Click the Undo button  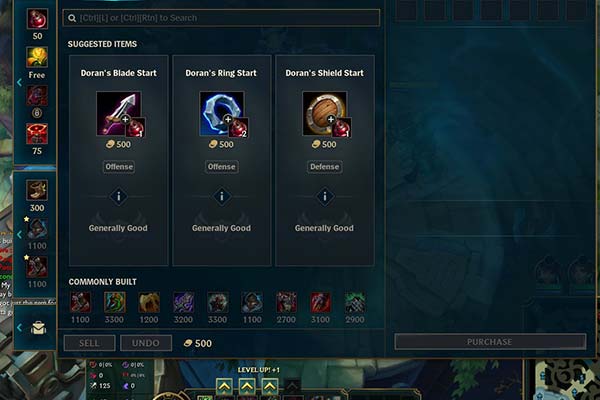146,343
